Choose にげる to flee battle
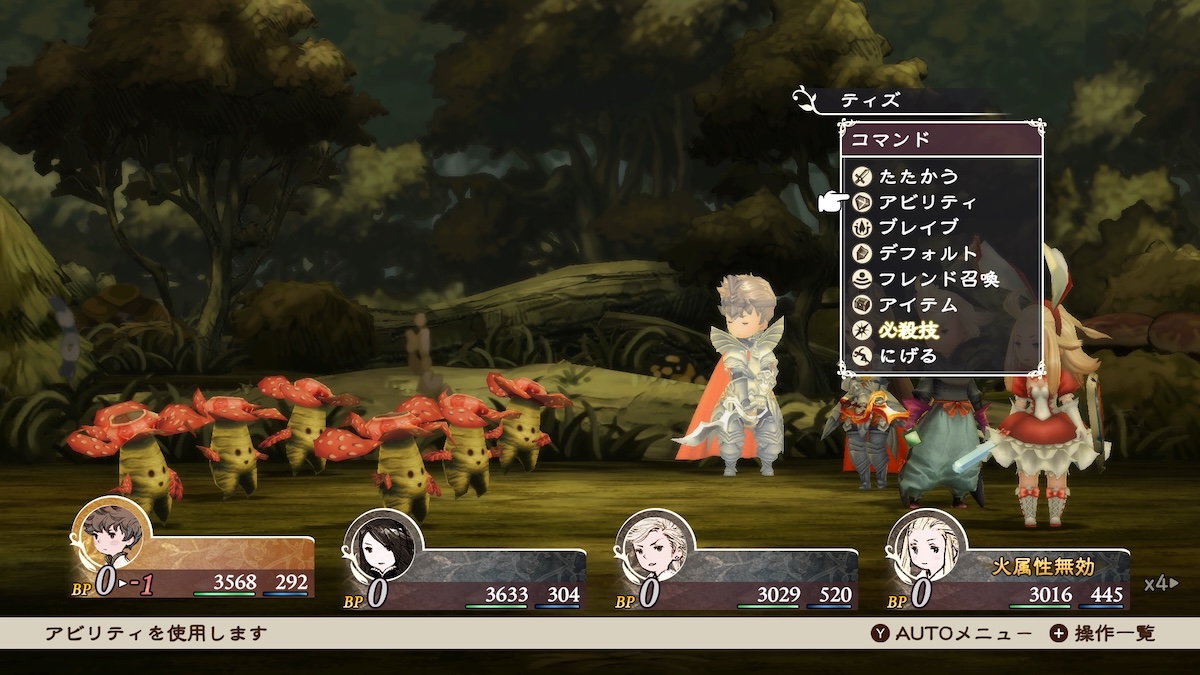 pyautogui.click(x=908, y=356)
